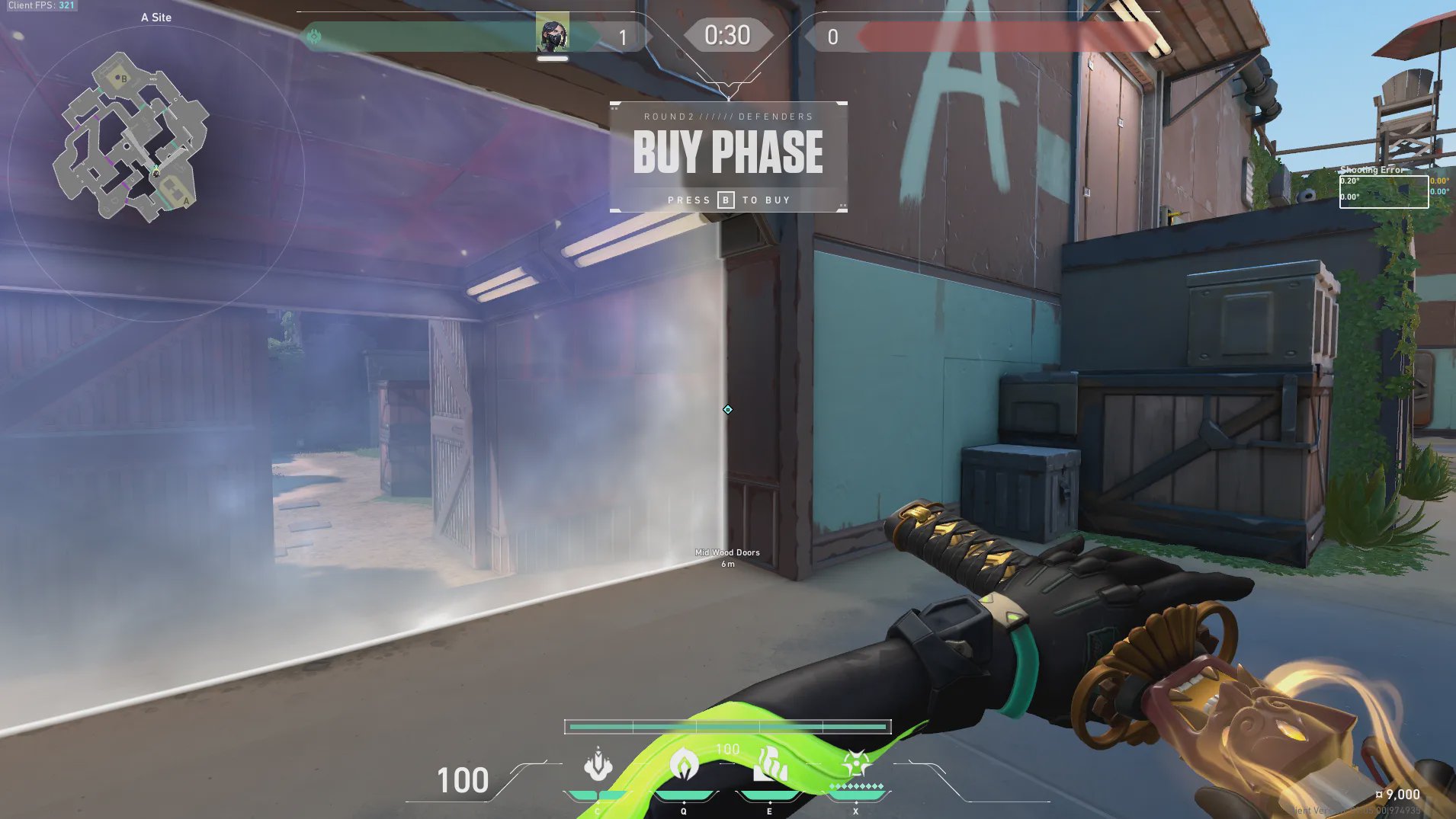Use the Poison Cloud flame-orb ability

(684, 764)
